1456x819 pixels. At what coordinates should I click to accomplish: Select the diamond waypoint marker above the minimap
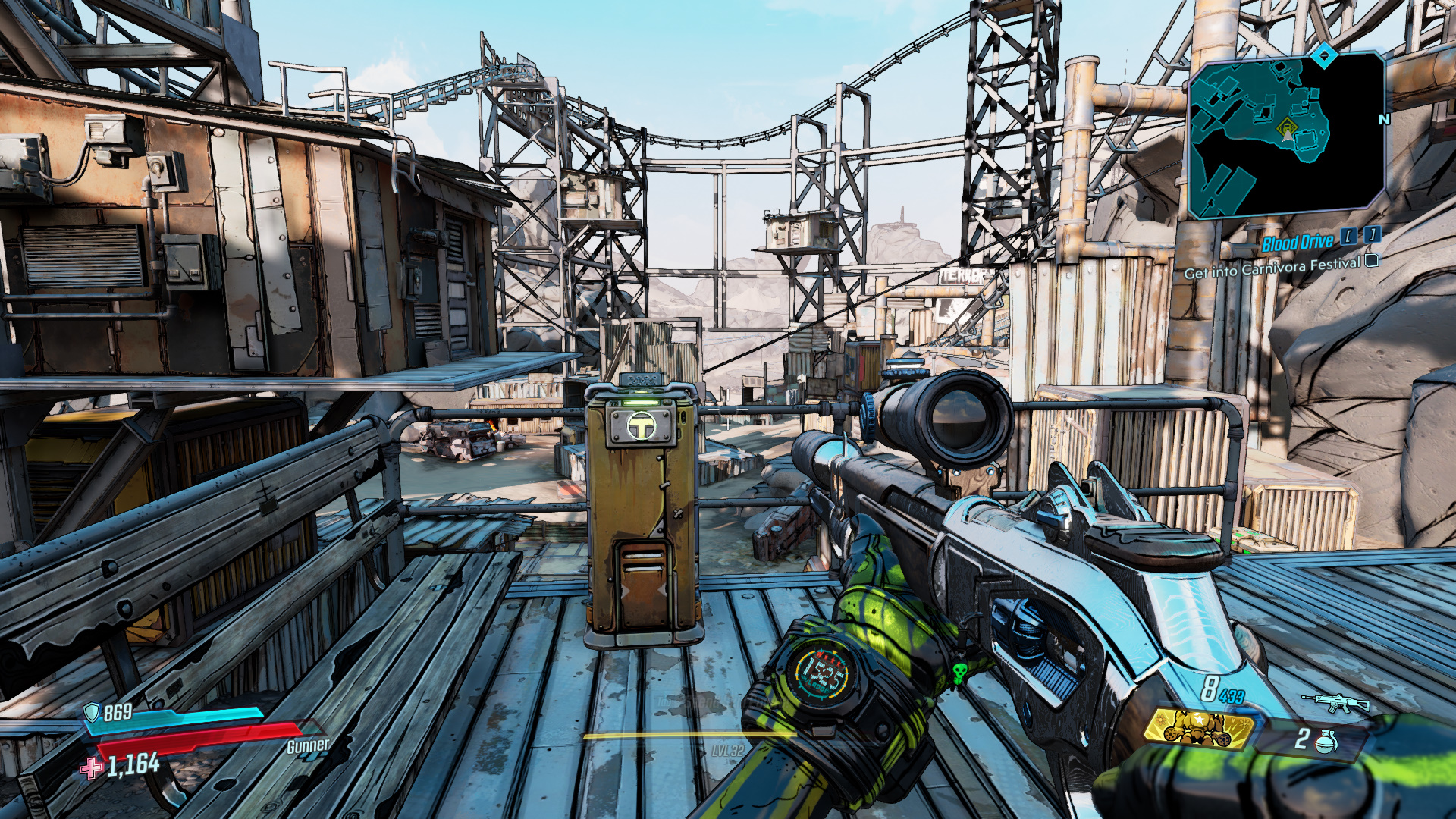(1324, 55)
